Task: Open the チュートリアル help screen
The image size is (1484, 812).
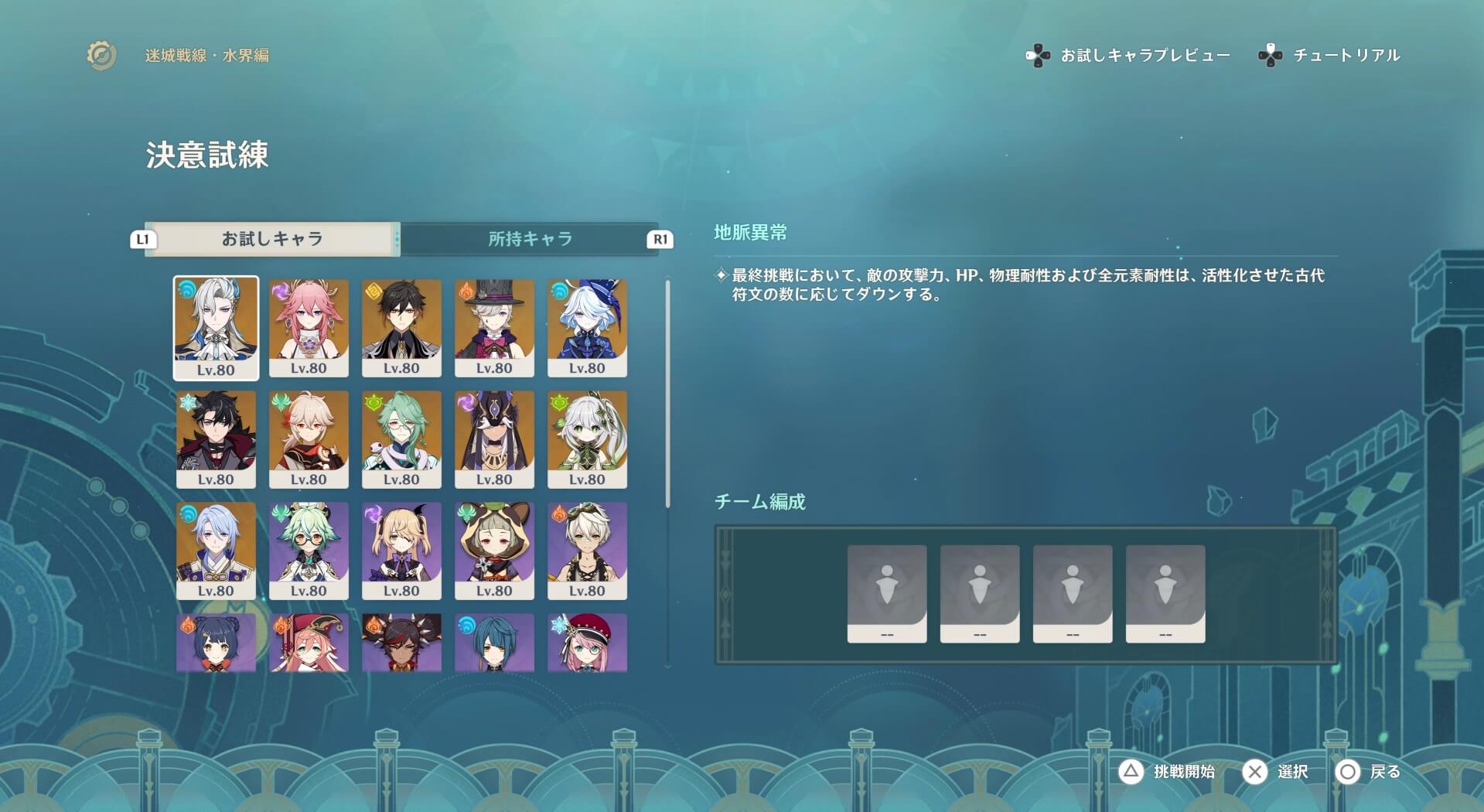Action: click(1346, 55)
